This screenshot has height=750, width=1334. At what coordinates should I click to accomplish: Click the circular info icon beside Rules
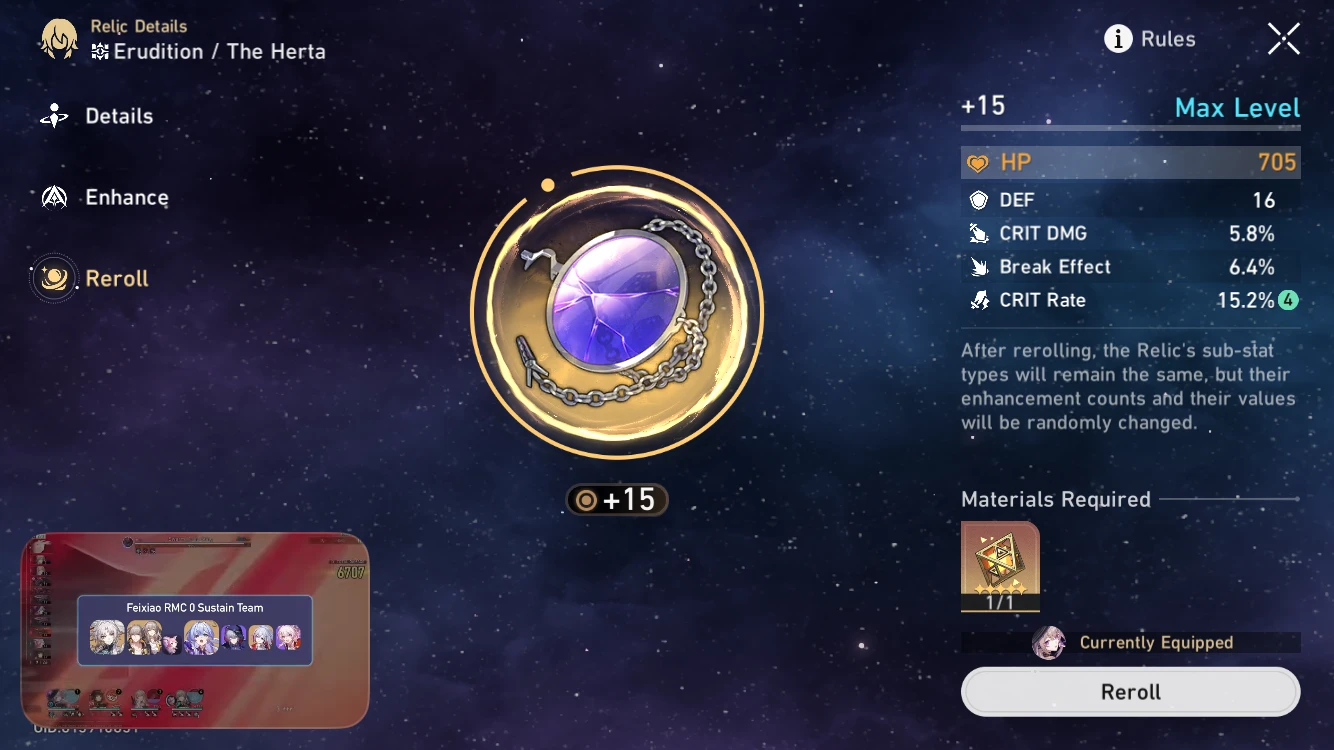point(1118,38)
